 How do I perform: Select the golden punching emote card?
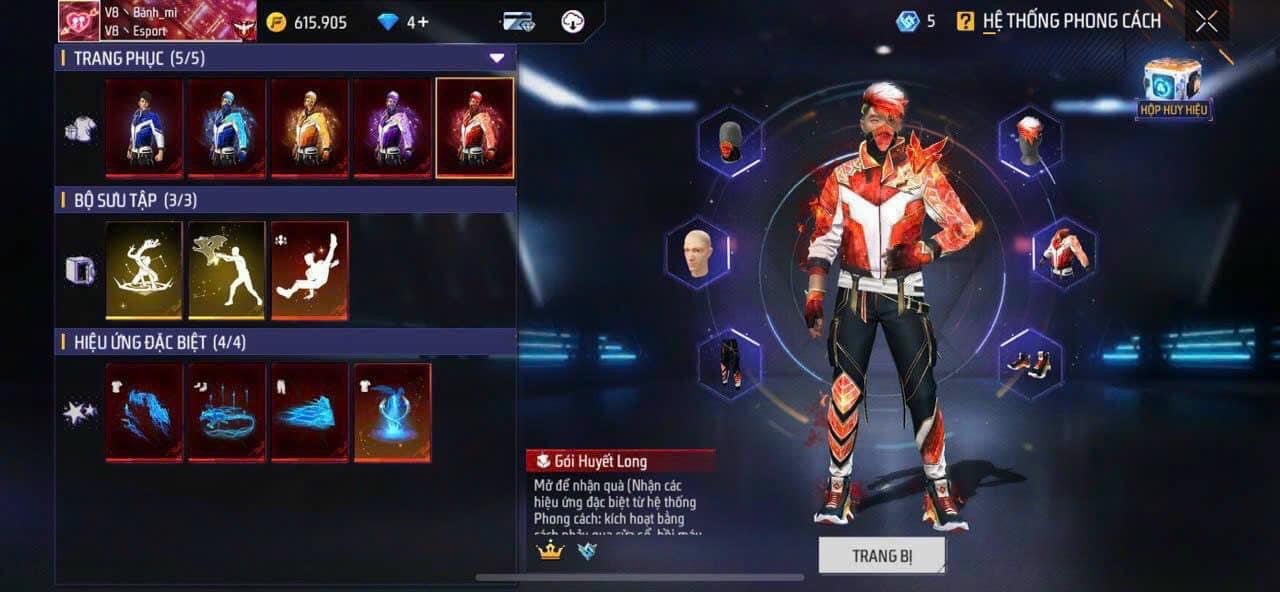pos(227,270)
